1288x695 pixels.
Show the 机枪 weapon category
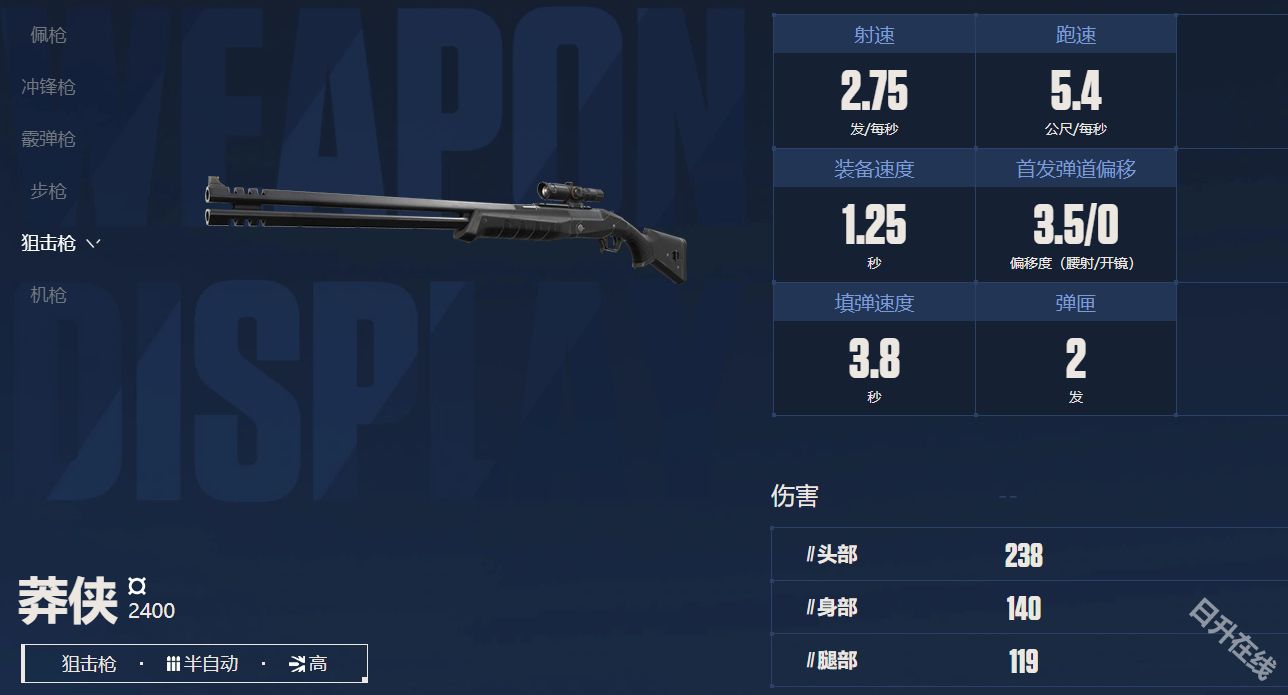click(x=48, y=295)
